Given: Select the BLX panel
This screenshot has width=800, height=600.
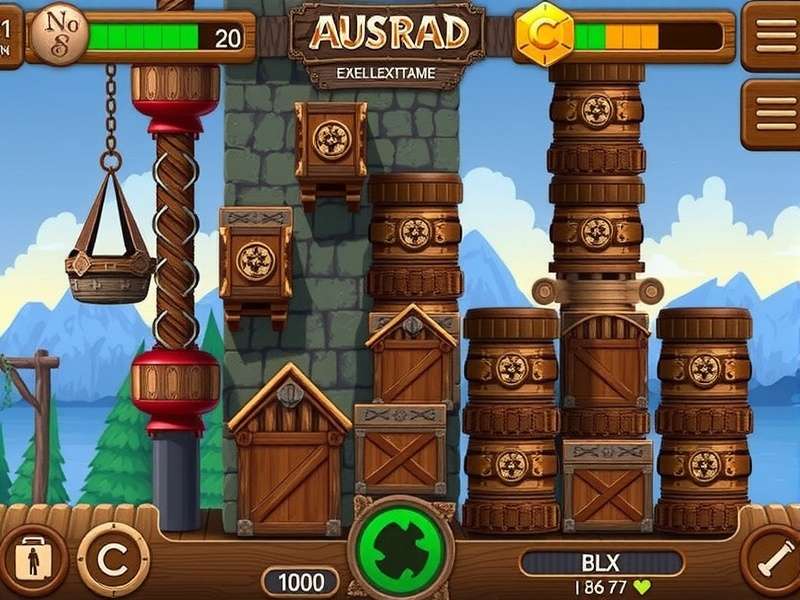Looking at the screenshot, I should click(601, 562).
